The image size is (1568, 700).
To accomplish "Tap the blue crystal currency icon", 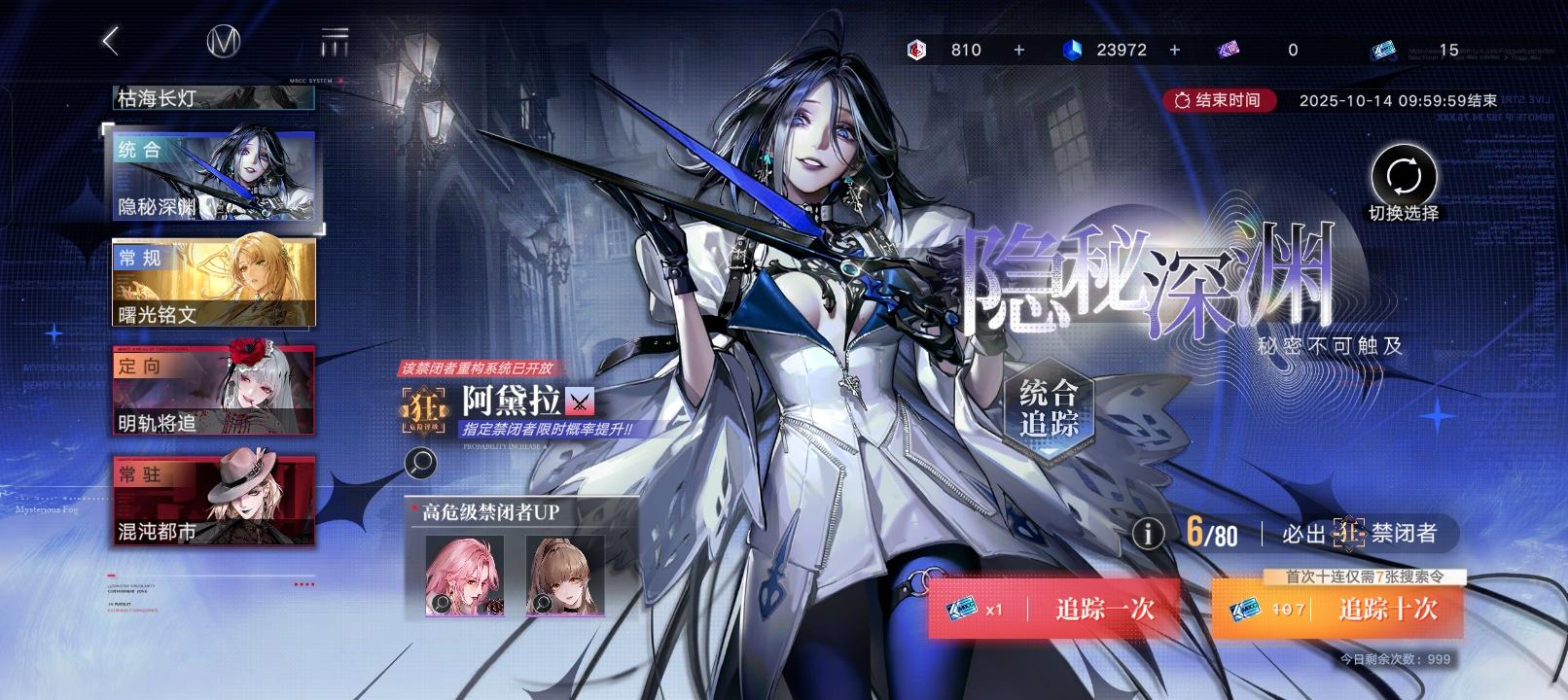I will pyautogui.click(x=1073, y=49).
